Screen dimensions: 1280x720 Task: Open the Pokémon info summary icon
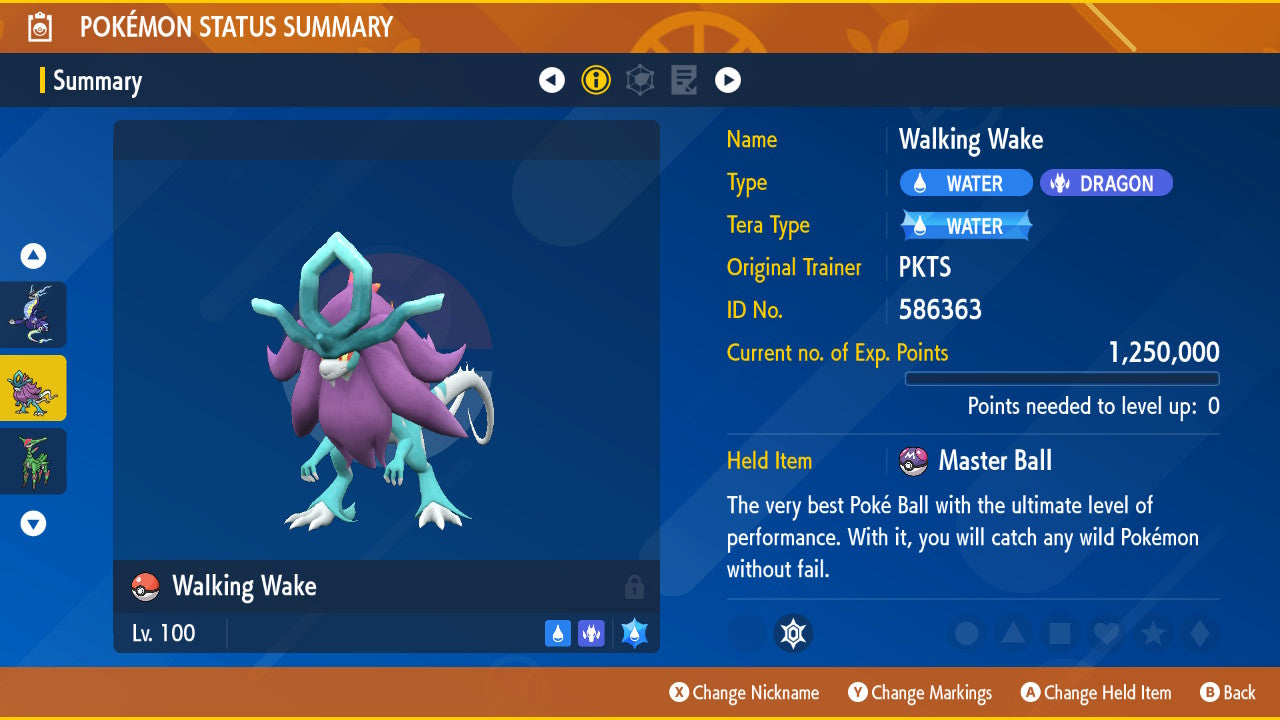click(x=596, y=79)
